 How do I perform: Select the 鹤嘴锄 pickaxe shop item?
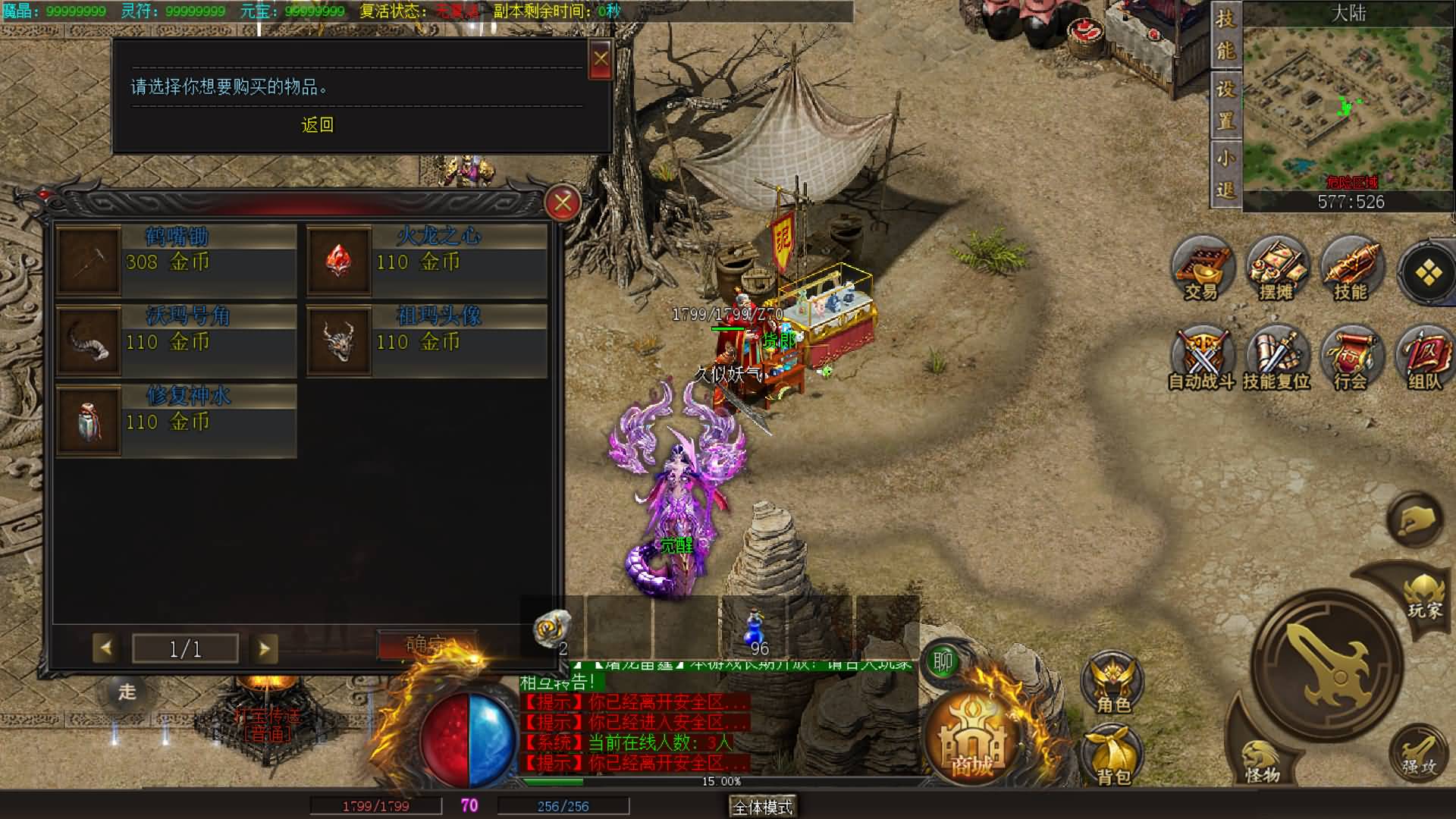tap(176, 260)
